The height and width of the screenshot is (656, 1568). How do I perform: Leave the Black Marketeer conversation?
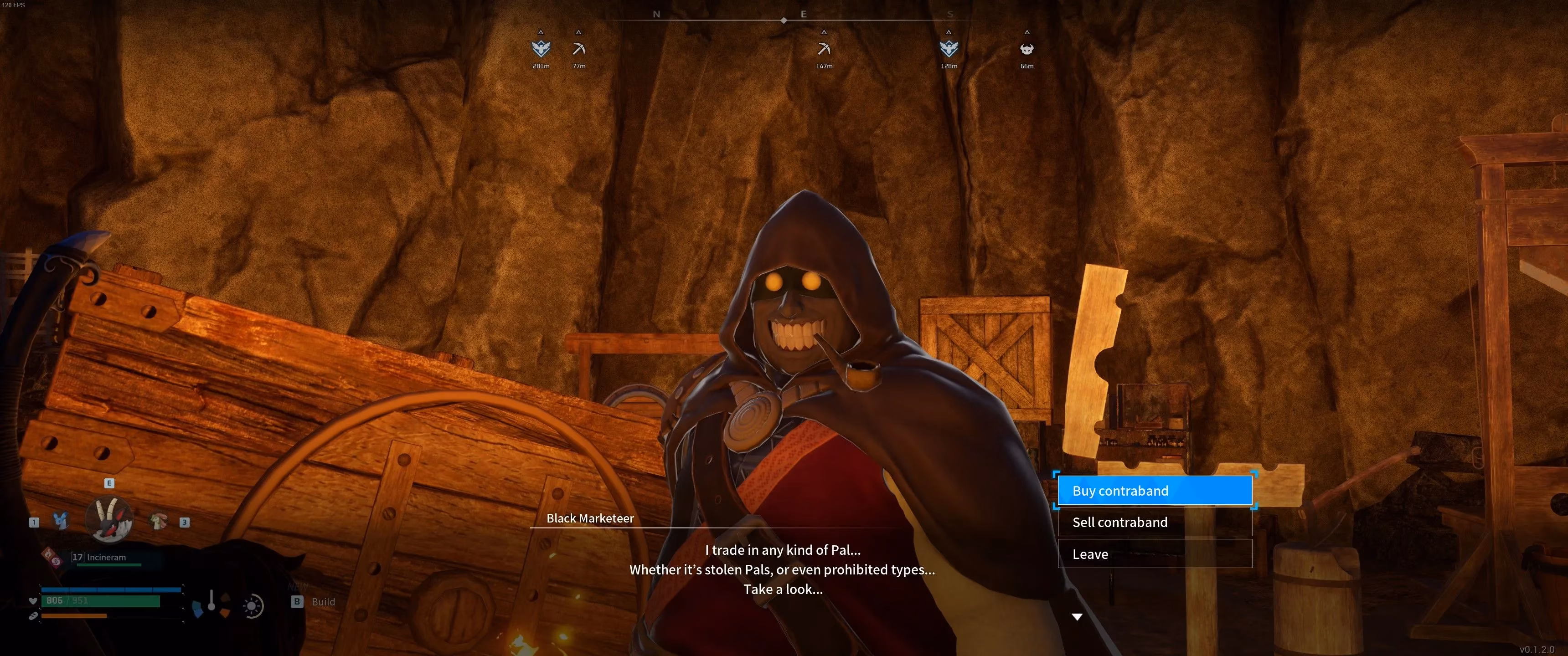pyautogui.click(x=1154, y=554)
